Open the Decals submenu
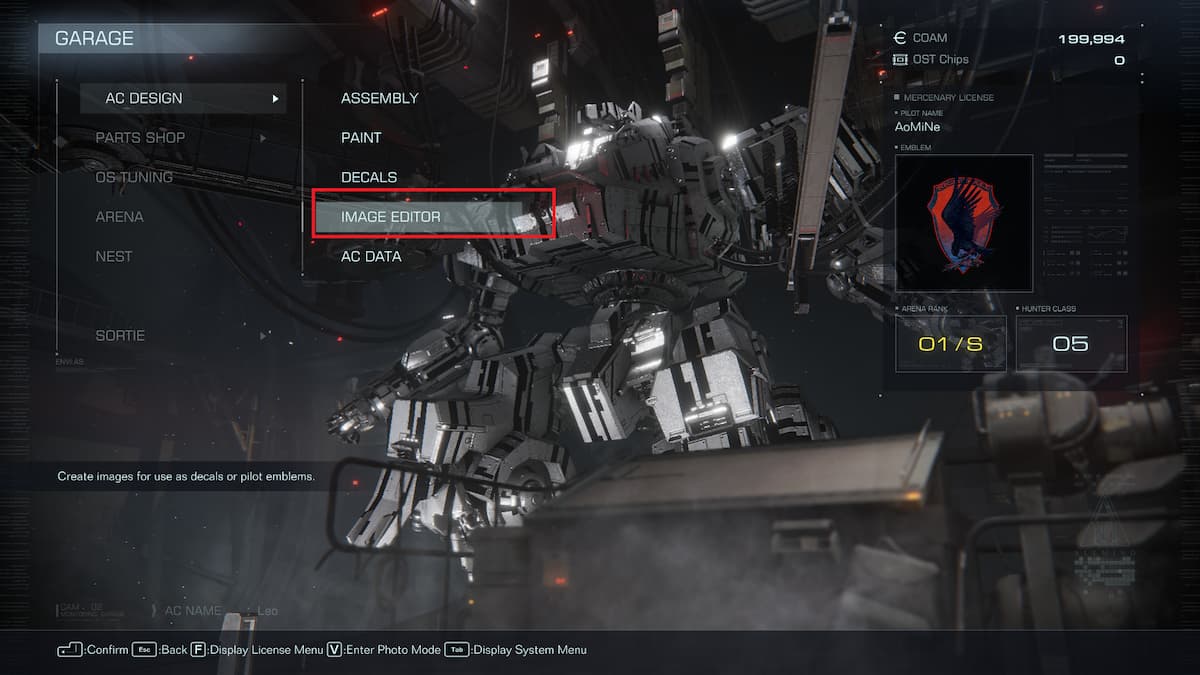Screen dimensions: 1200x675 click(x=369, y=177)
